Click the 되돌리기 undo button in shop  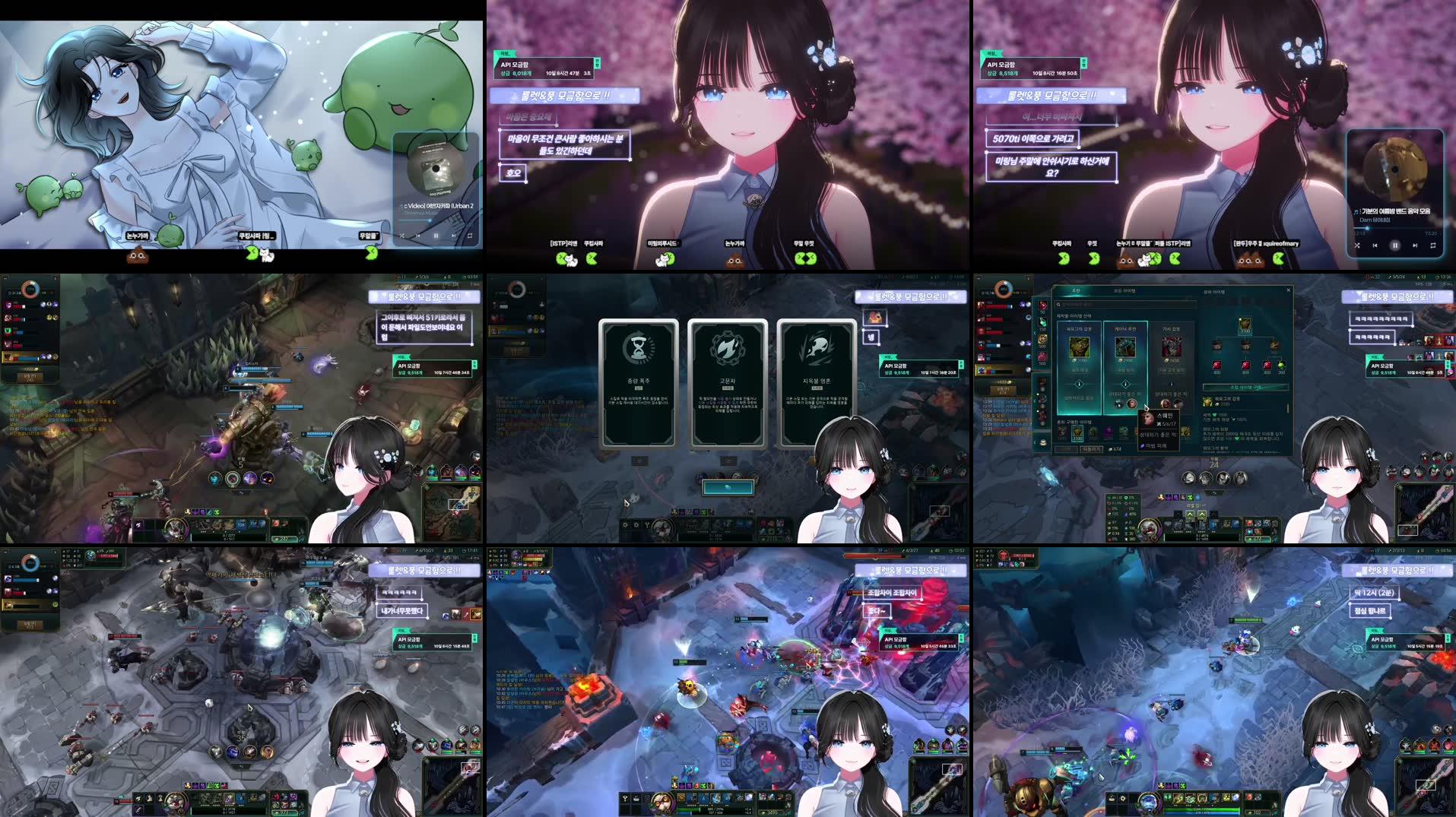click(x=1092, y=449)
